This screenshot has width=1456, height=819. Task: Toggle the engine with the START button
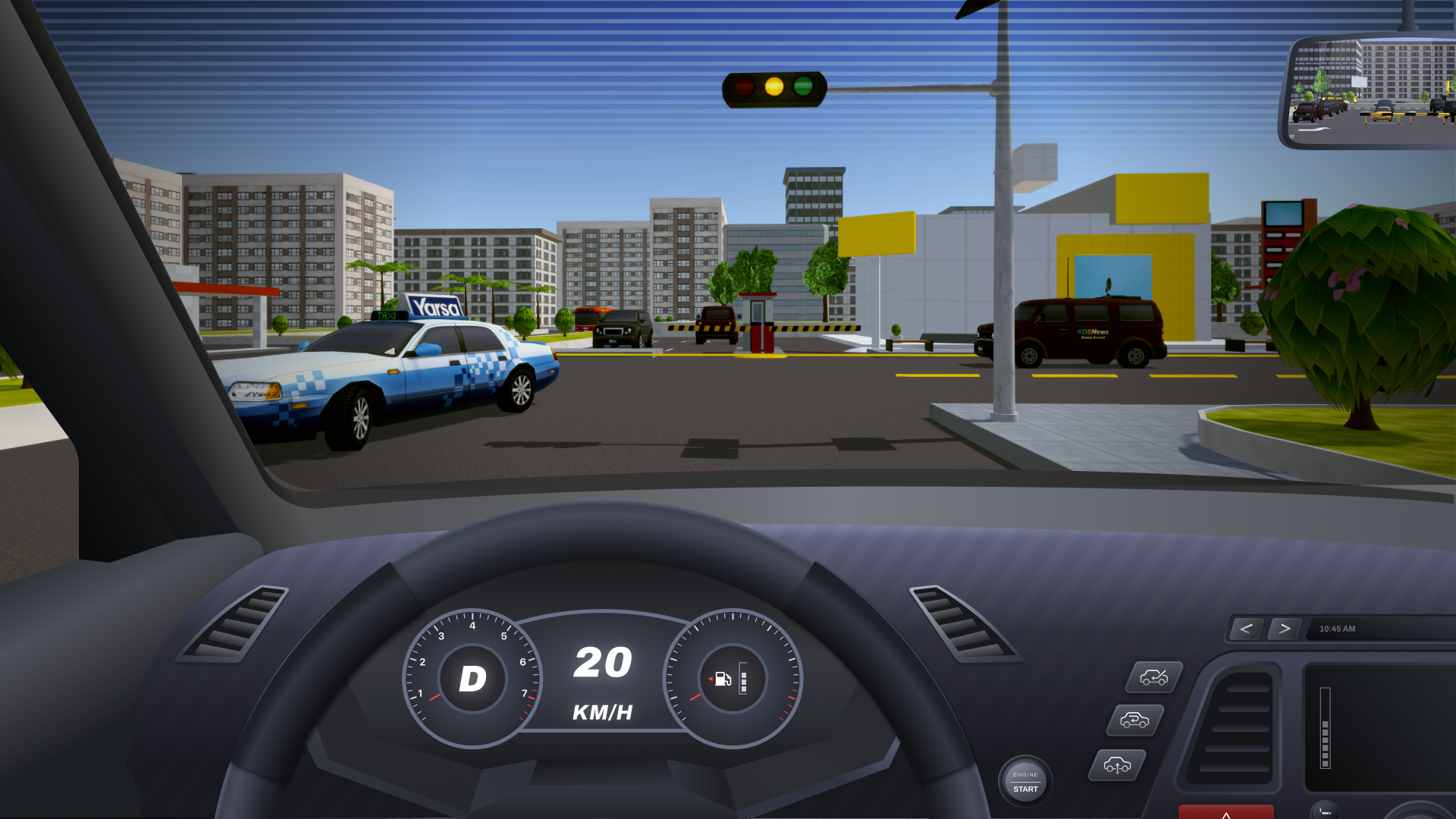click(1025, 781)
